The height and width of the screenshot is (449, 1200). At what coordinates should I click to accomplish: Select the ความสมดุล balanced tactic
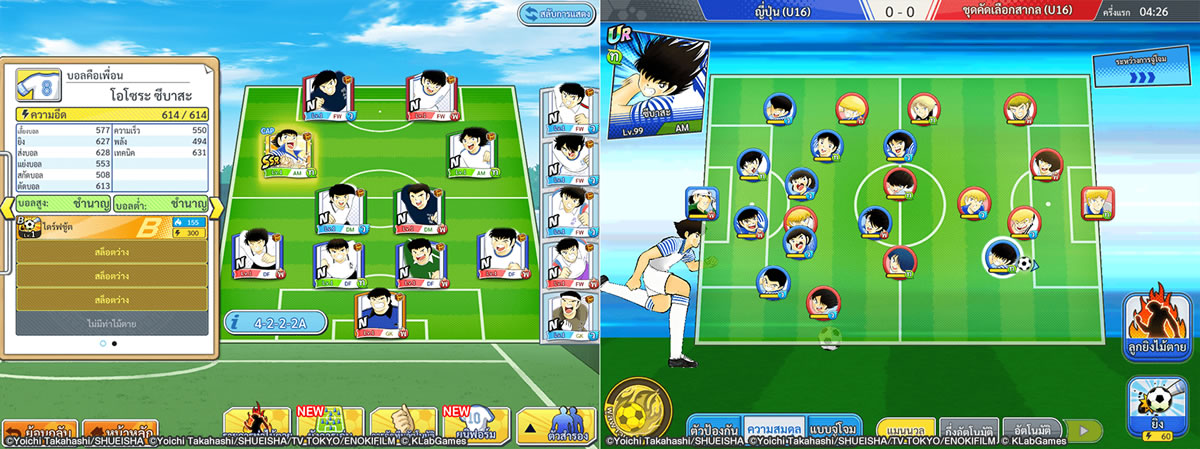coord(777,427)
